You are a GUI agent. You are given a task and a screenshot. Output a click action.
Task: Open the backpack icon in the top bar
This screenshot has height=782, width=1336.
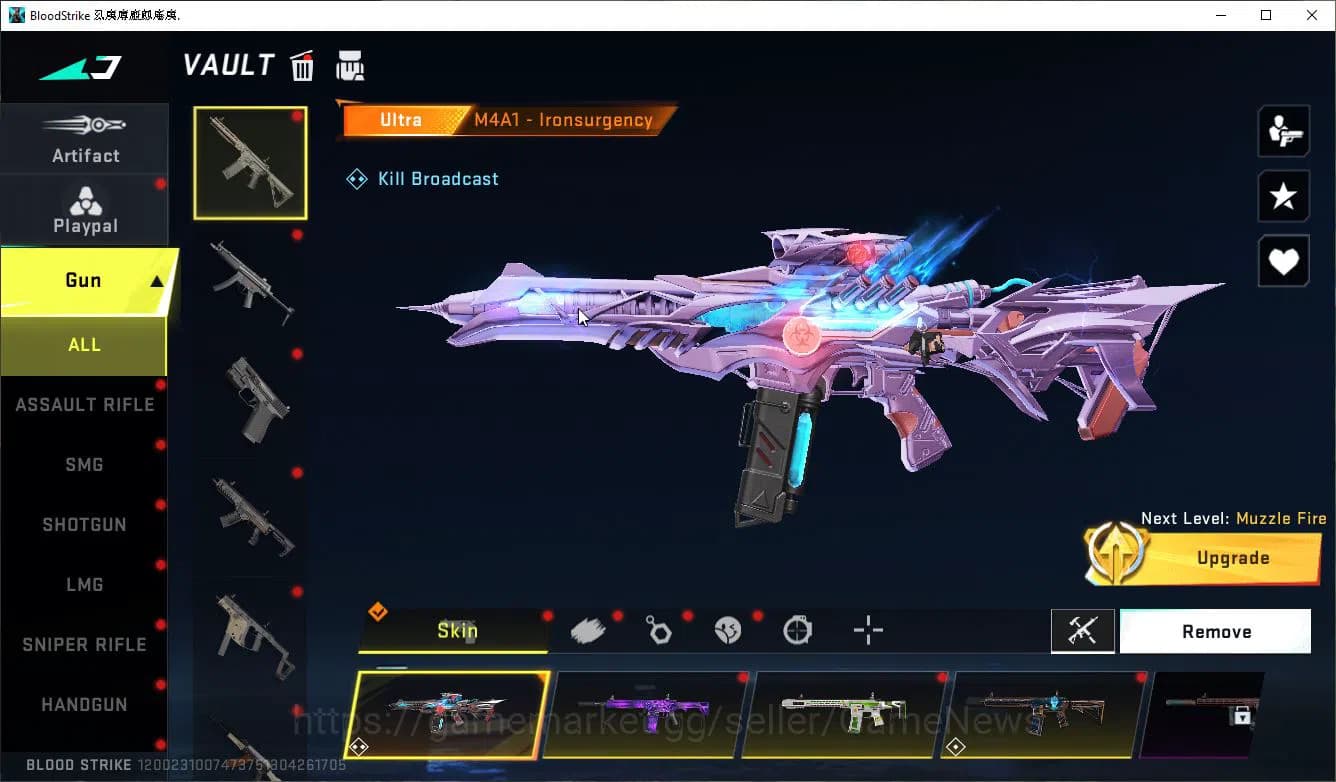pyautogui.click(x=351, y=65)
